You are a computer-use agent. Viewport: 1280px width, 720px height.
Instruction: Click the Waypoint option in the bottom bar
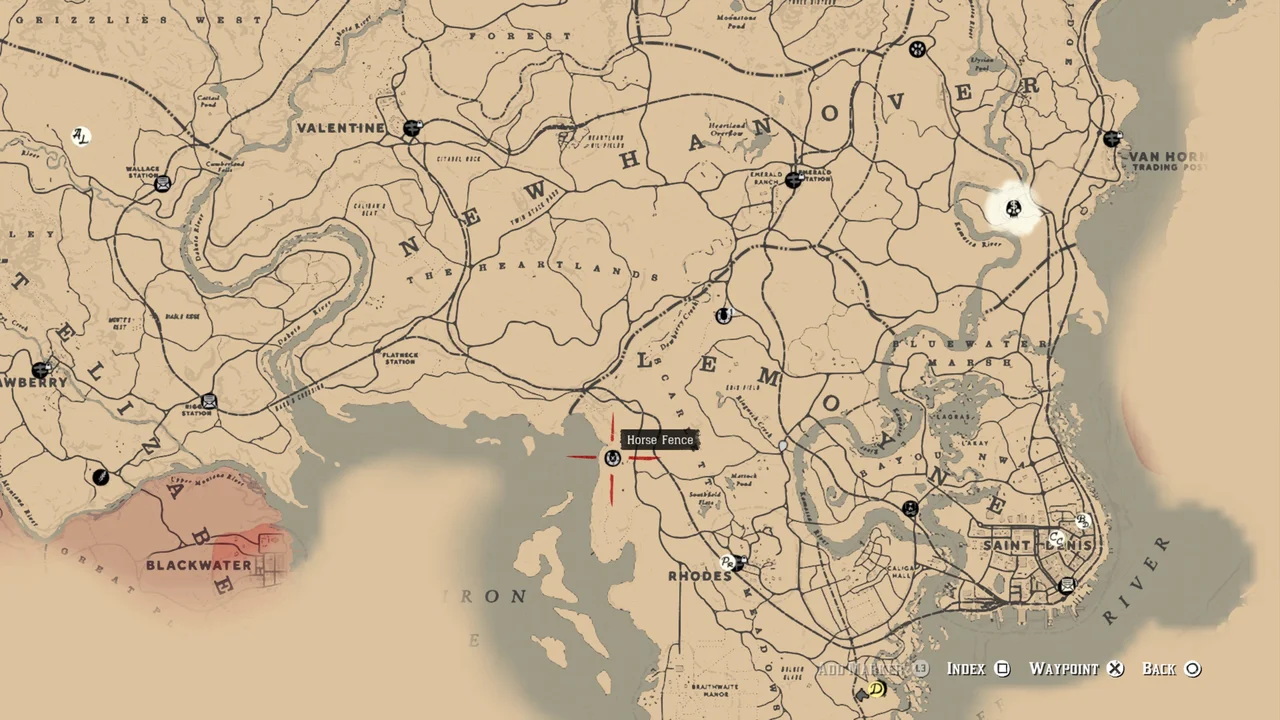pos(1065,668)
